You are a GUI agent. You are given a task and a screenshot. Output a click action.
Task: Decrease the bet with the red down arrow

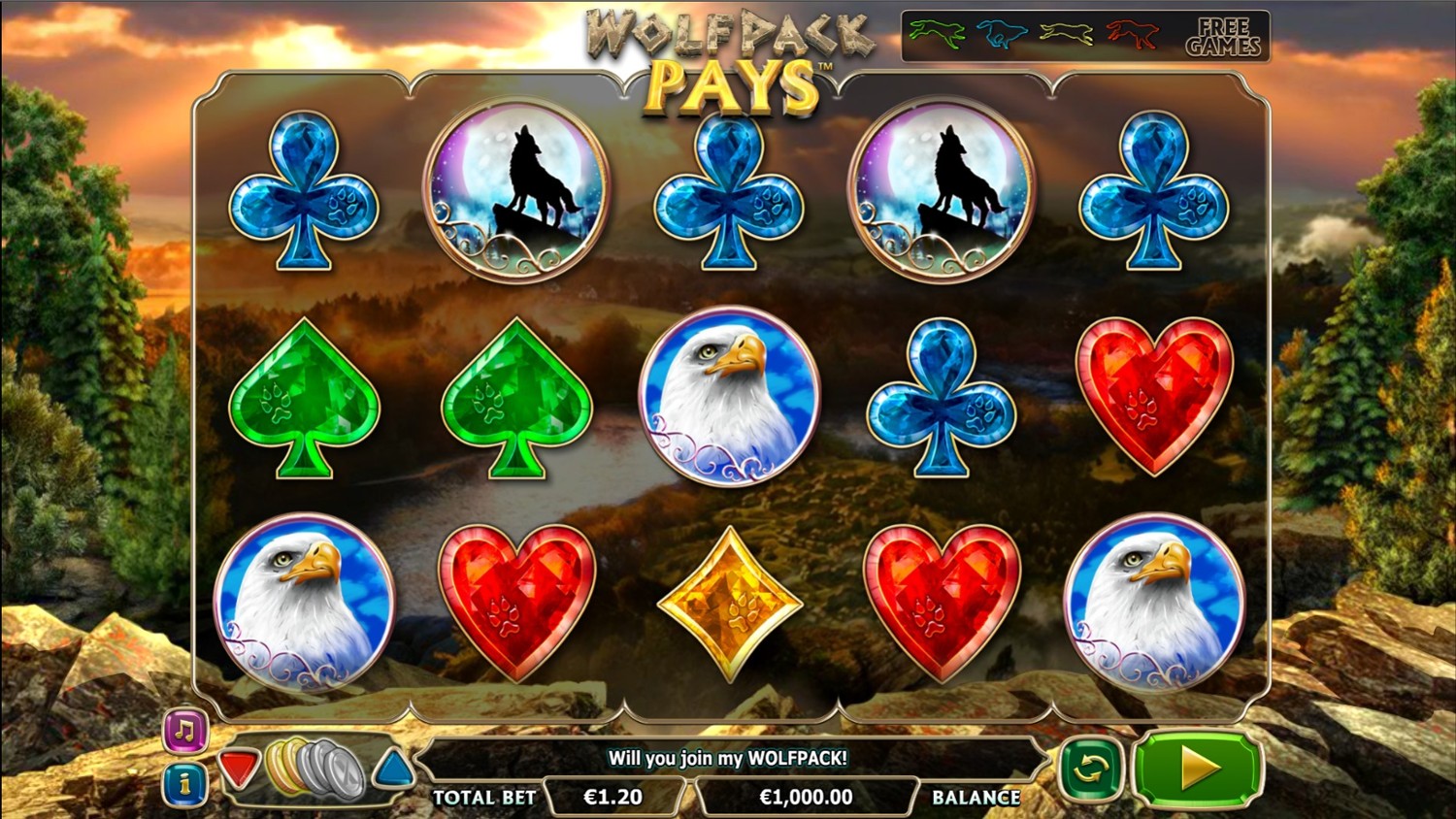pos(238,769)
